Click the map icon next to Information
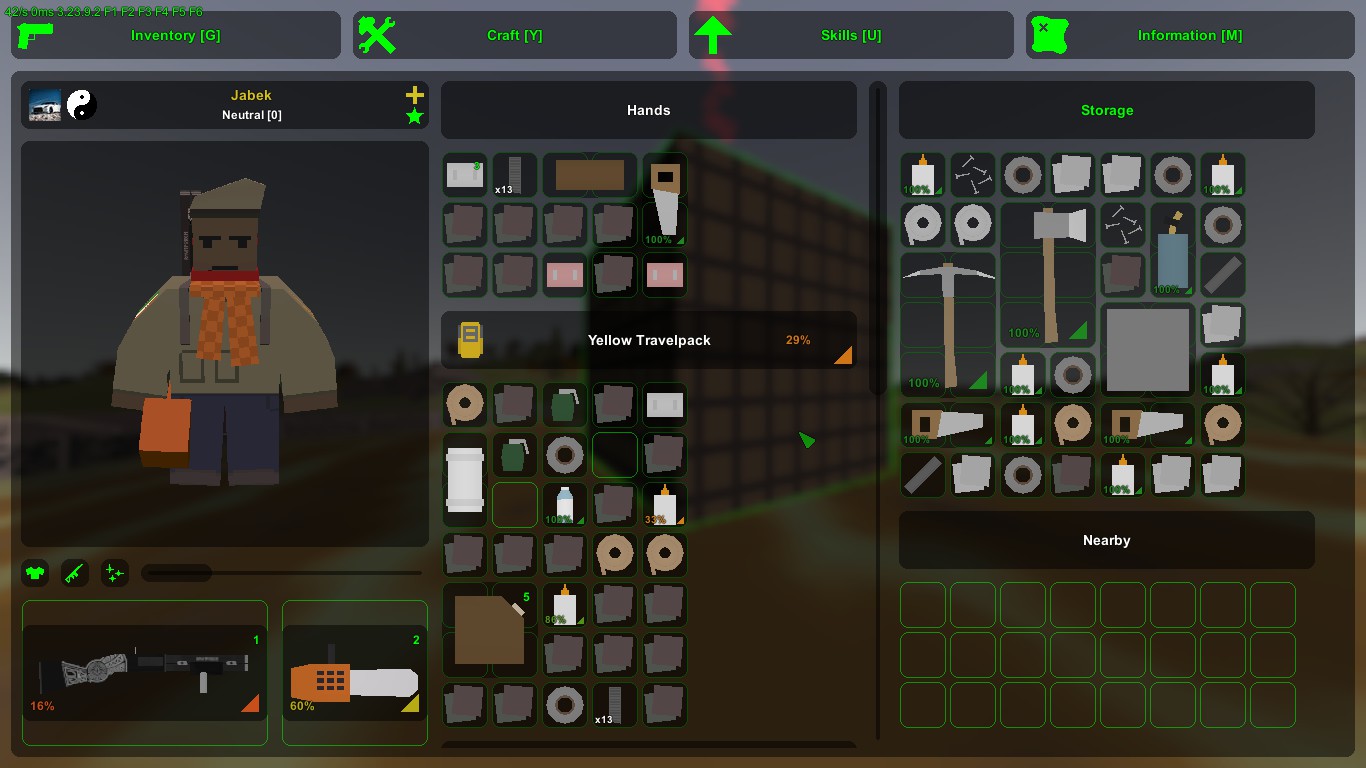The height and width of the screenshot is (768, 1366). 1049,35
